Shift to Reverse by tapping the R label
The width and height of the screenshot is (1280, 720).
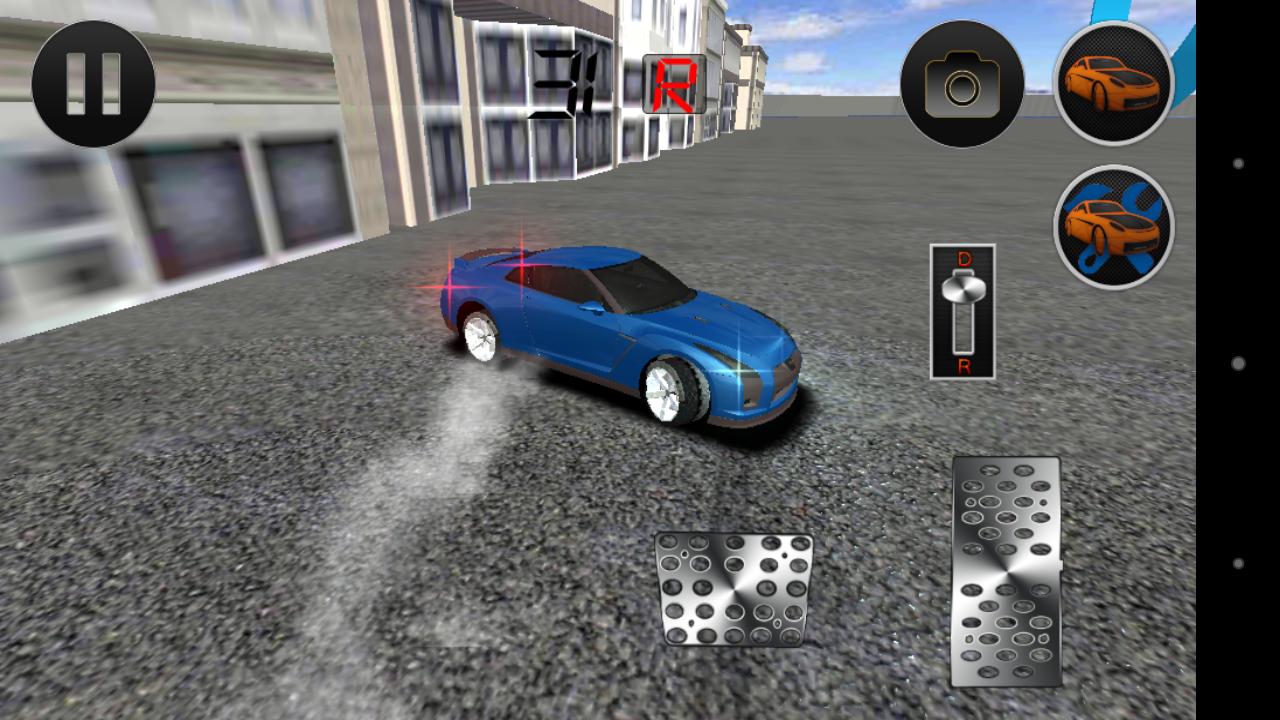click(963, 368)
